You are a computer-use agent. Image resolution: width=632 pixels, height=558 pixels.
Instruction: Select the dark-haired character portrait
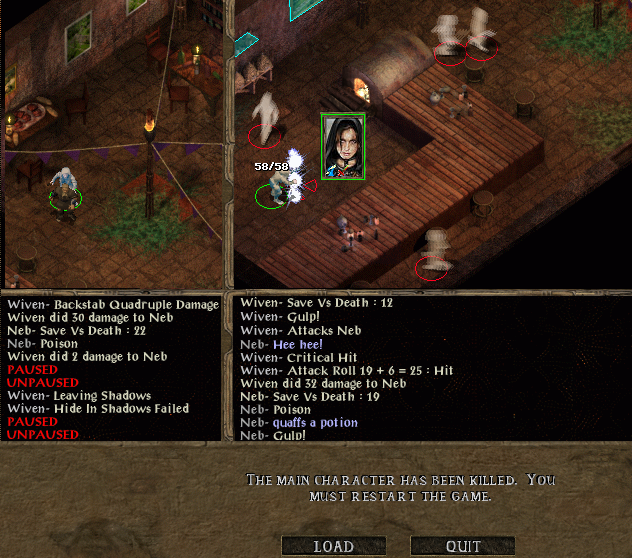pos(343,146)
